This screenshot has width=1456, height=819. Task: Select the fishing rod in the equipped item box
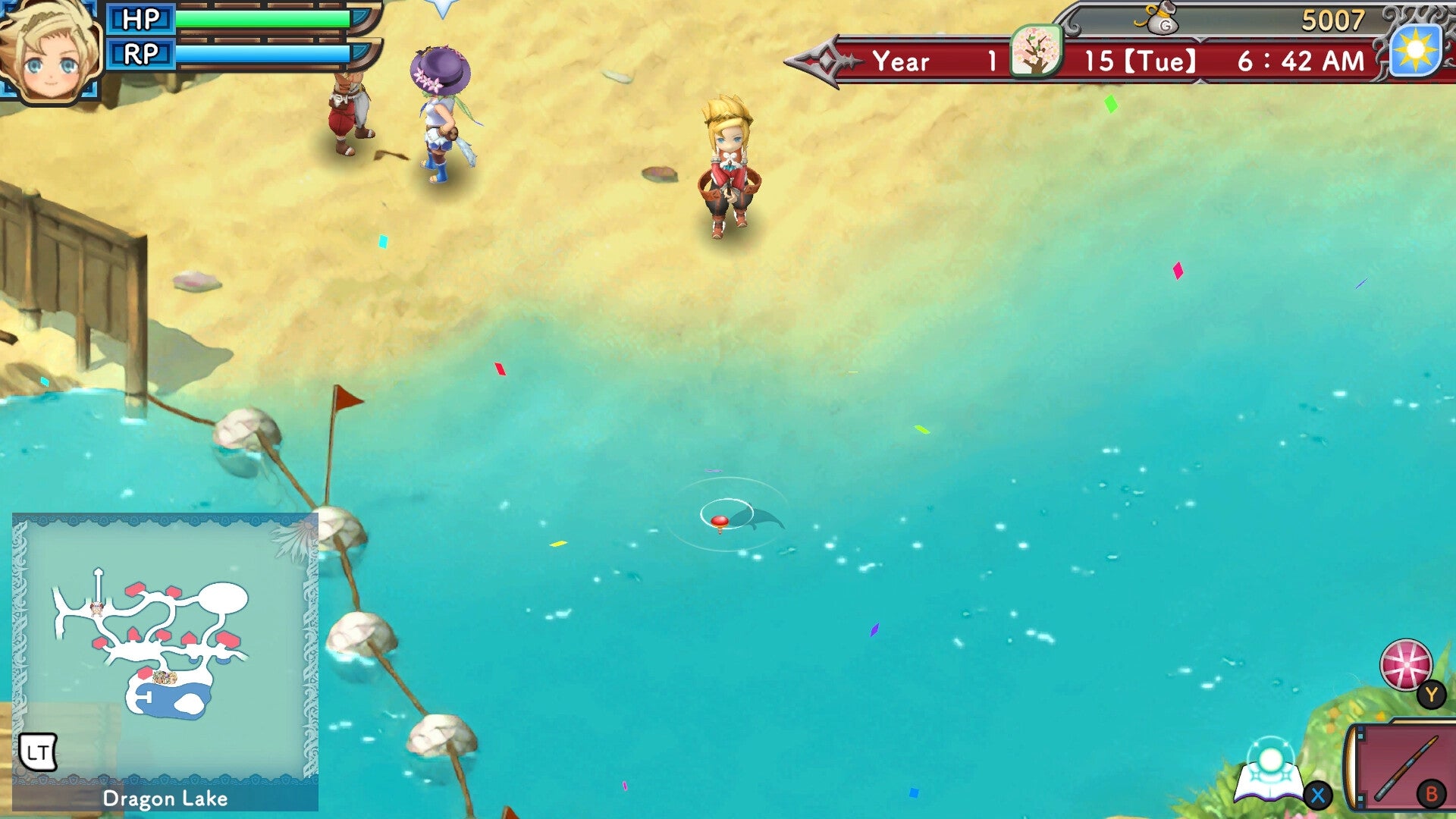coord(1407,769)
